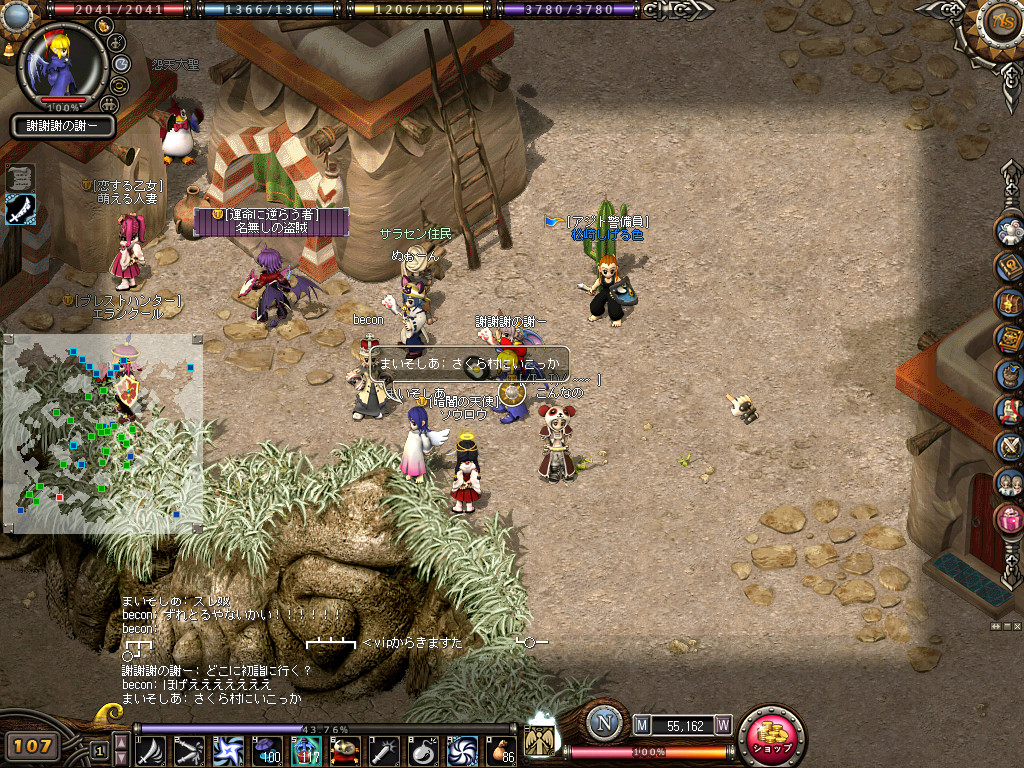Click the winged emblem above the hotbar
Viewport: 1024px width, 768px height.
click(540, 738)
